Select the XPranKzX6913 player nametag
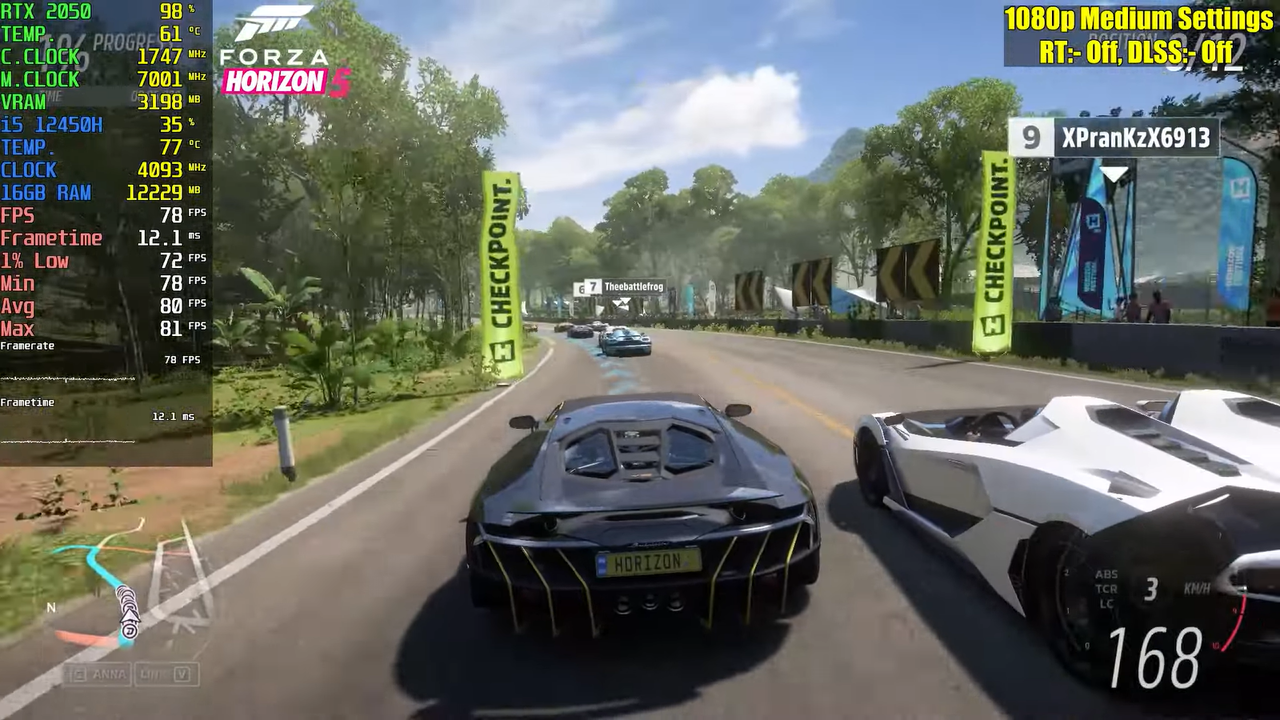This screenshot has height=720, width=1280. point(1114,137)
